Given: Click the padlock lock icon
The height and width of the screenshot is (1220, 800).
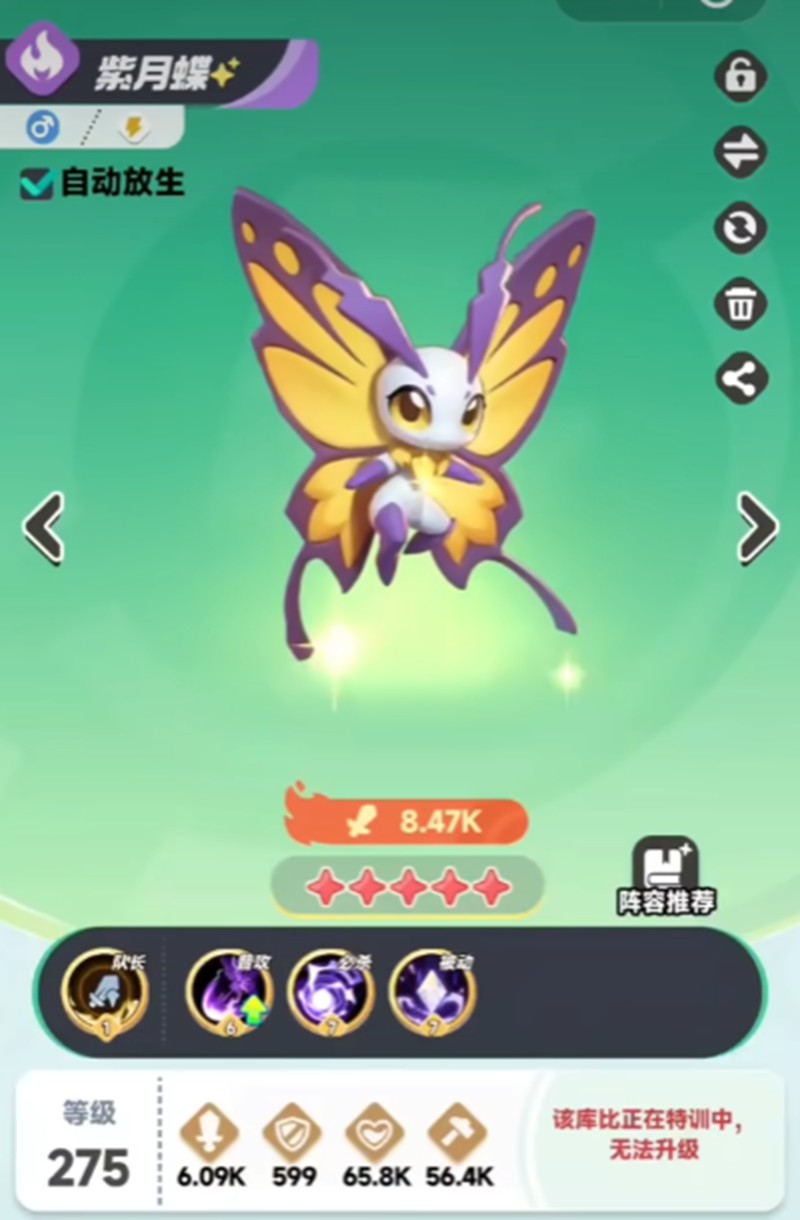Looking at the screenshot, I should pos(741,76).
